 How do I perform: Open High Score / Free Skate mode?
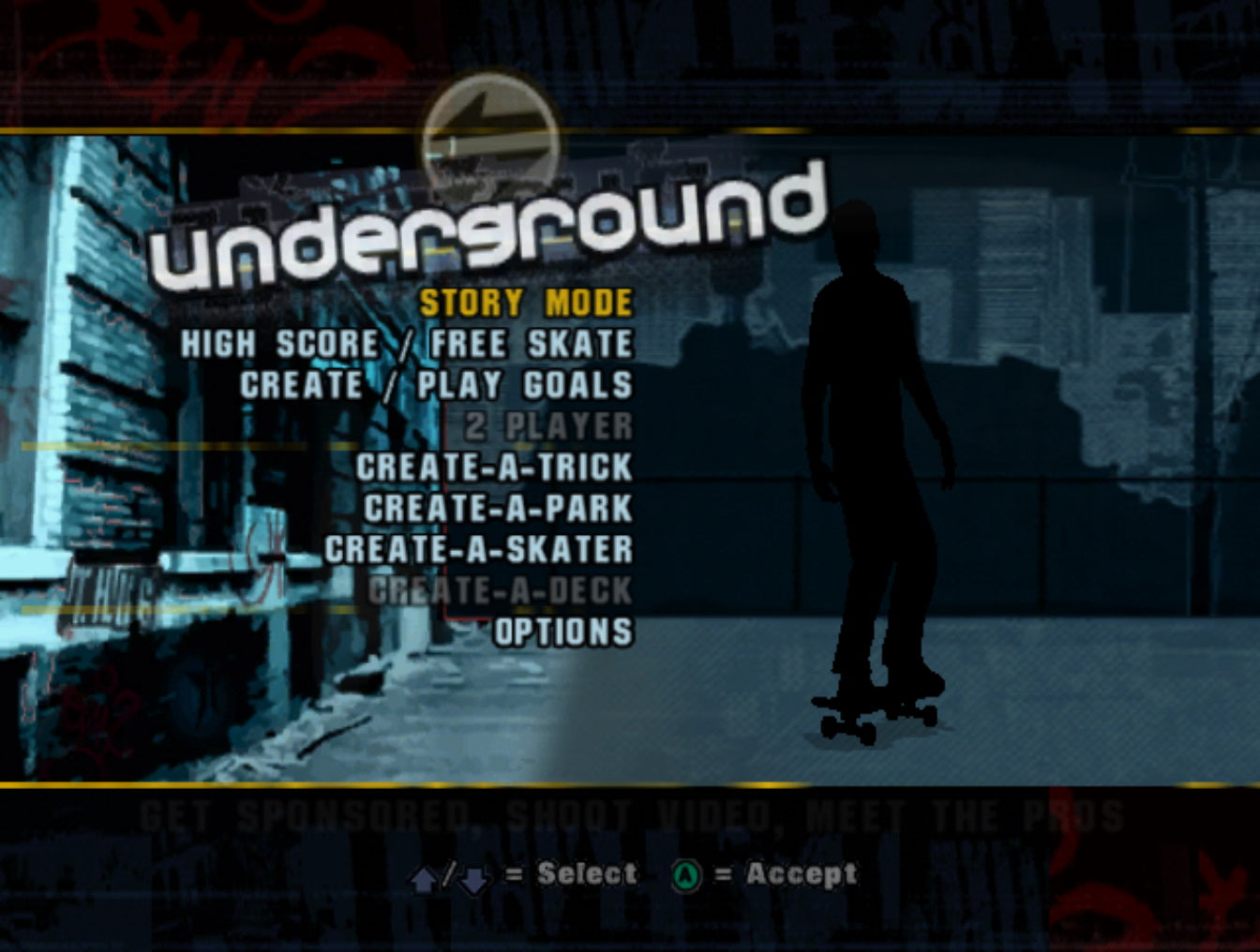tap(408, 344)
